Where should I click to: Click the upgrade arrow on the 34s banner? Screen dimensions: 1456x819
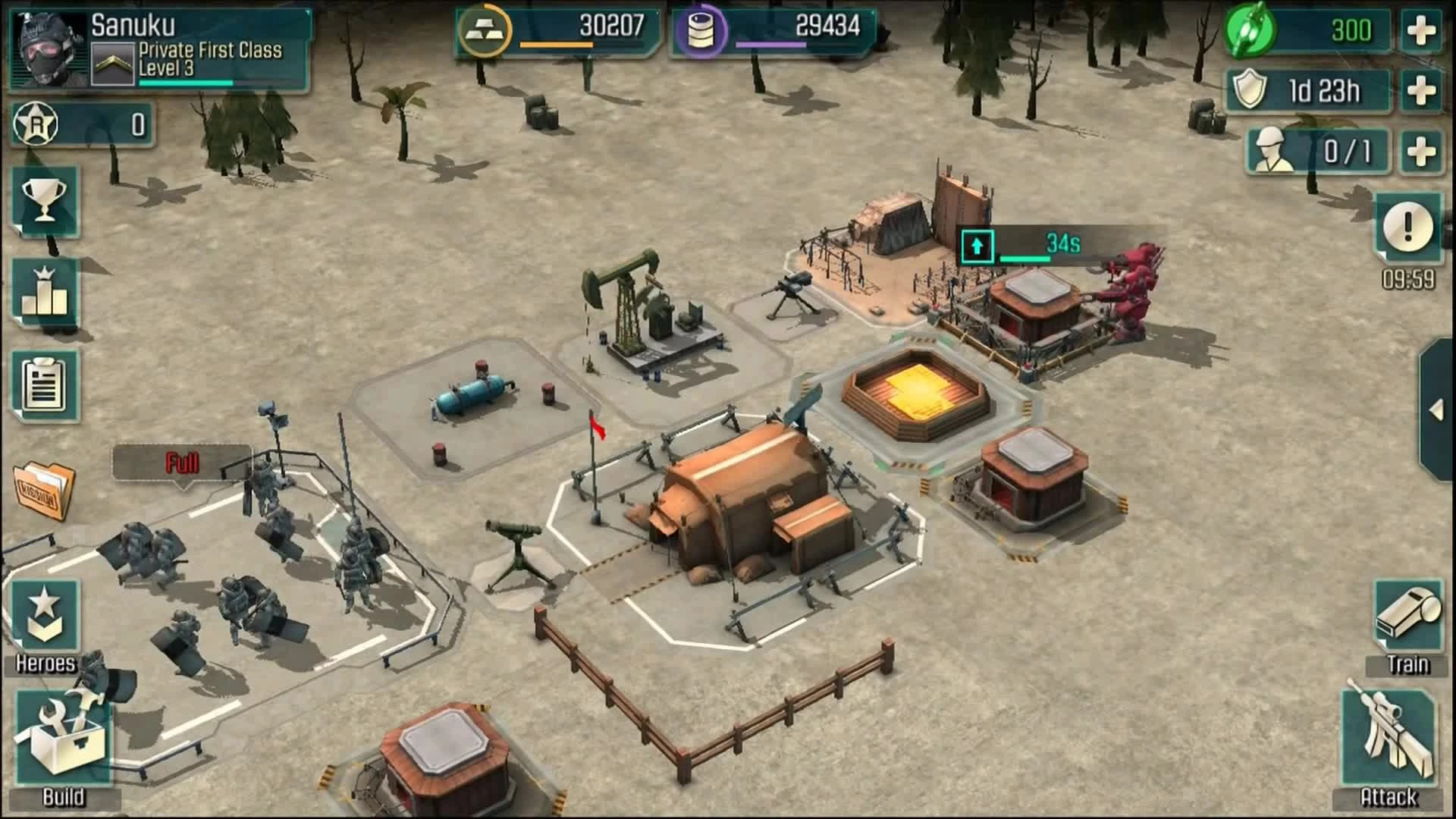[x=977, y=246]
